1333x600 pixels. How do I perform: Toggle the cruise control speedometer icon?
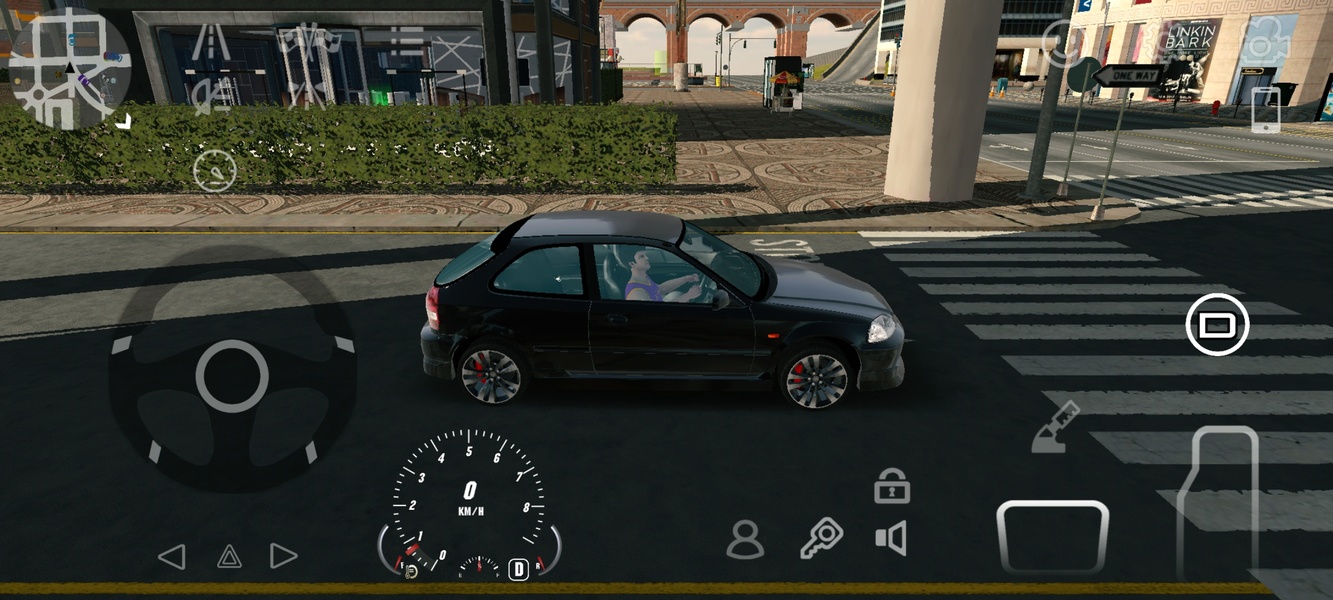pyautogui.click(x=214, y=171)
